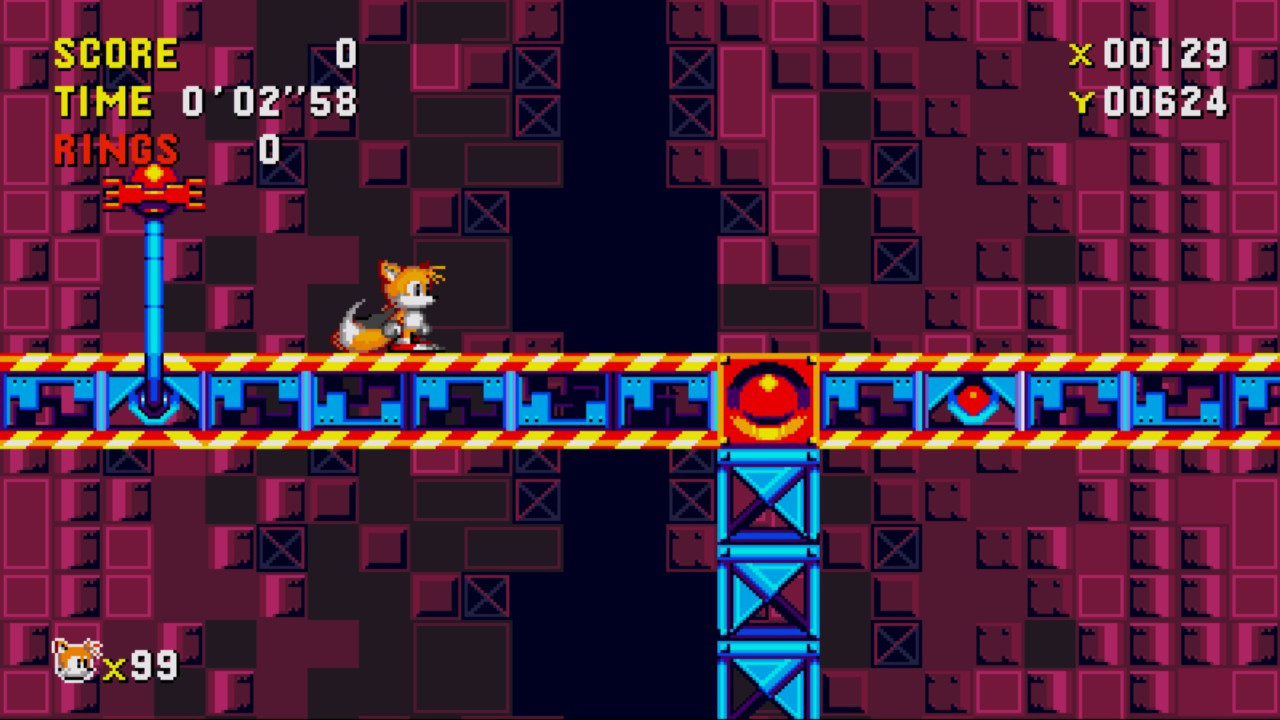This screenshot has height=720, width=1280.
Task: Select the SCORE label in the HUD
Action: 117,53
